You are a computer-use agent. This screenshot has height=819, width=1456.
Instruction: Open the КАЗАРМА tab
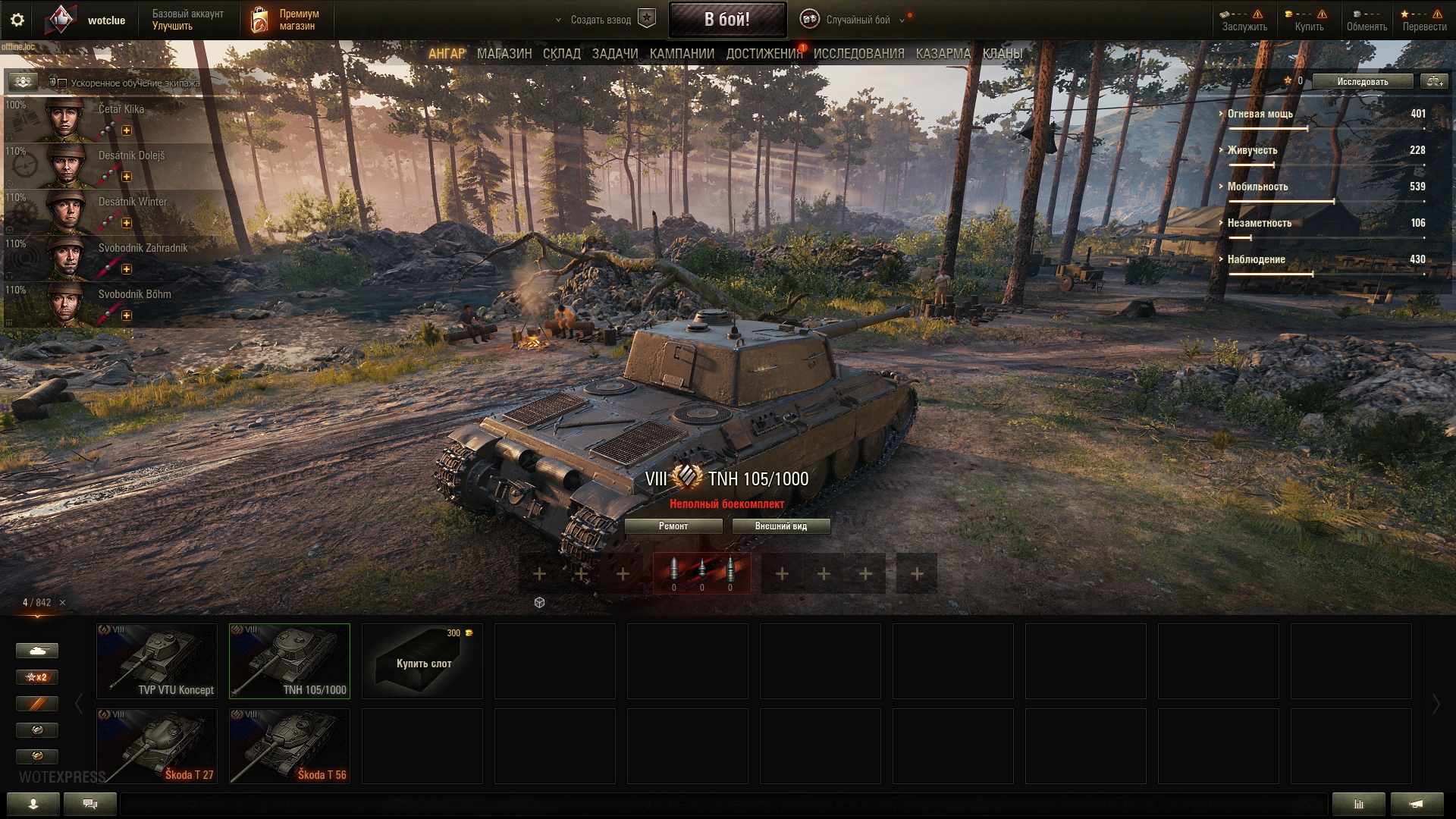coord(943,54)
